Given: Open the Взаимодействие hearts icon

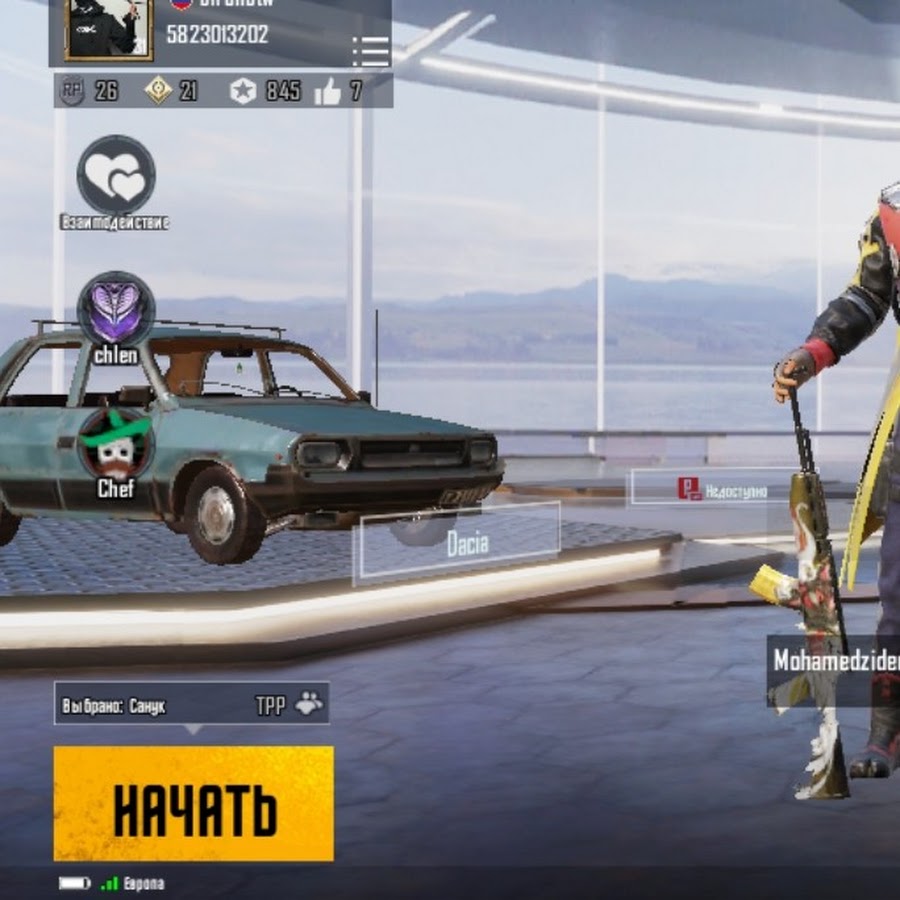Looking at the screenshot, I should coord(116,175).
